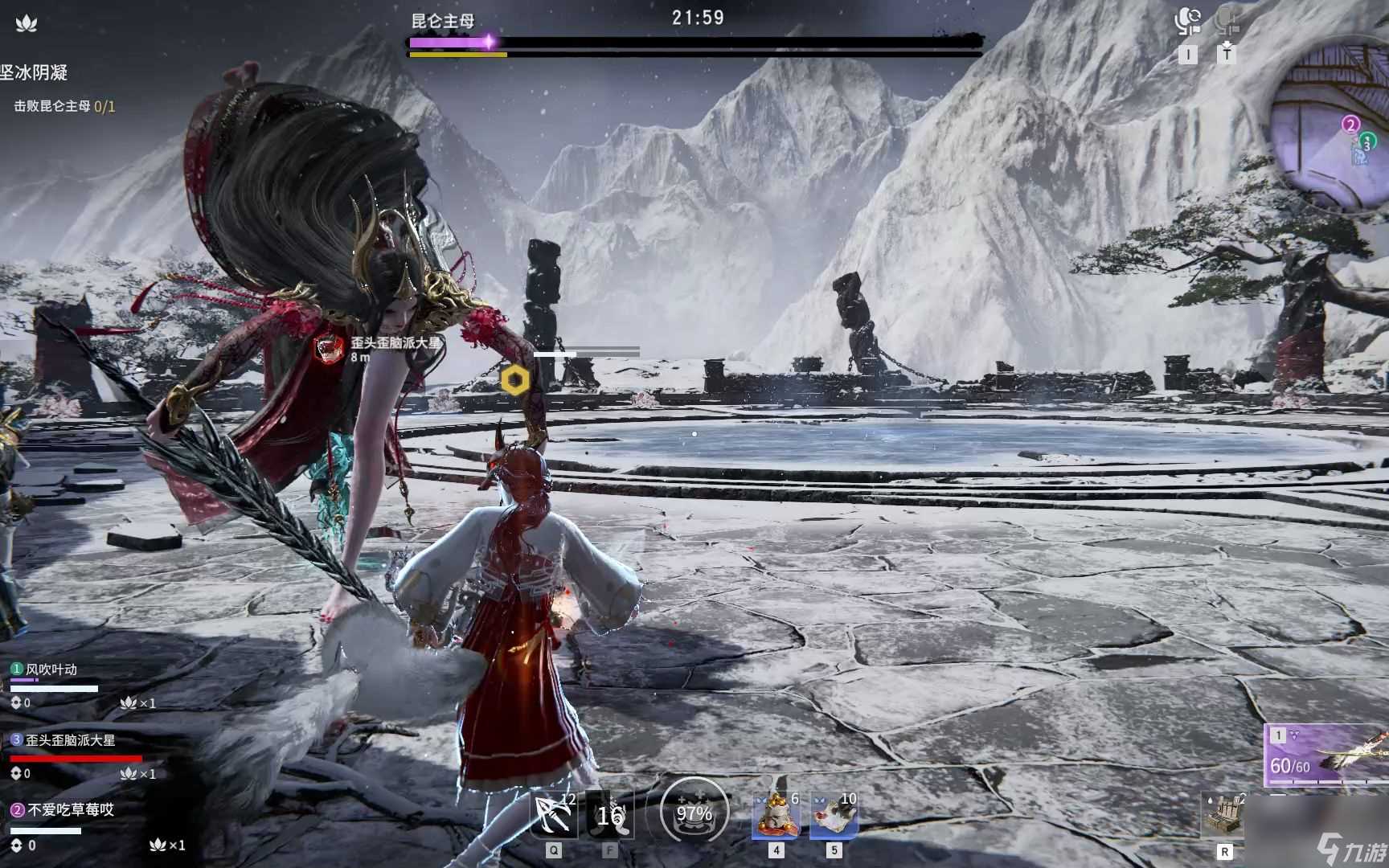Viewport: 1389px width, 868px height.
Task: Mute teammate 歪头歪脑派大星 via their lotus marker
Action: [129, 774]
